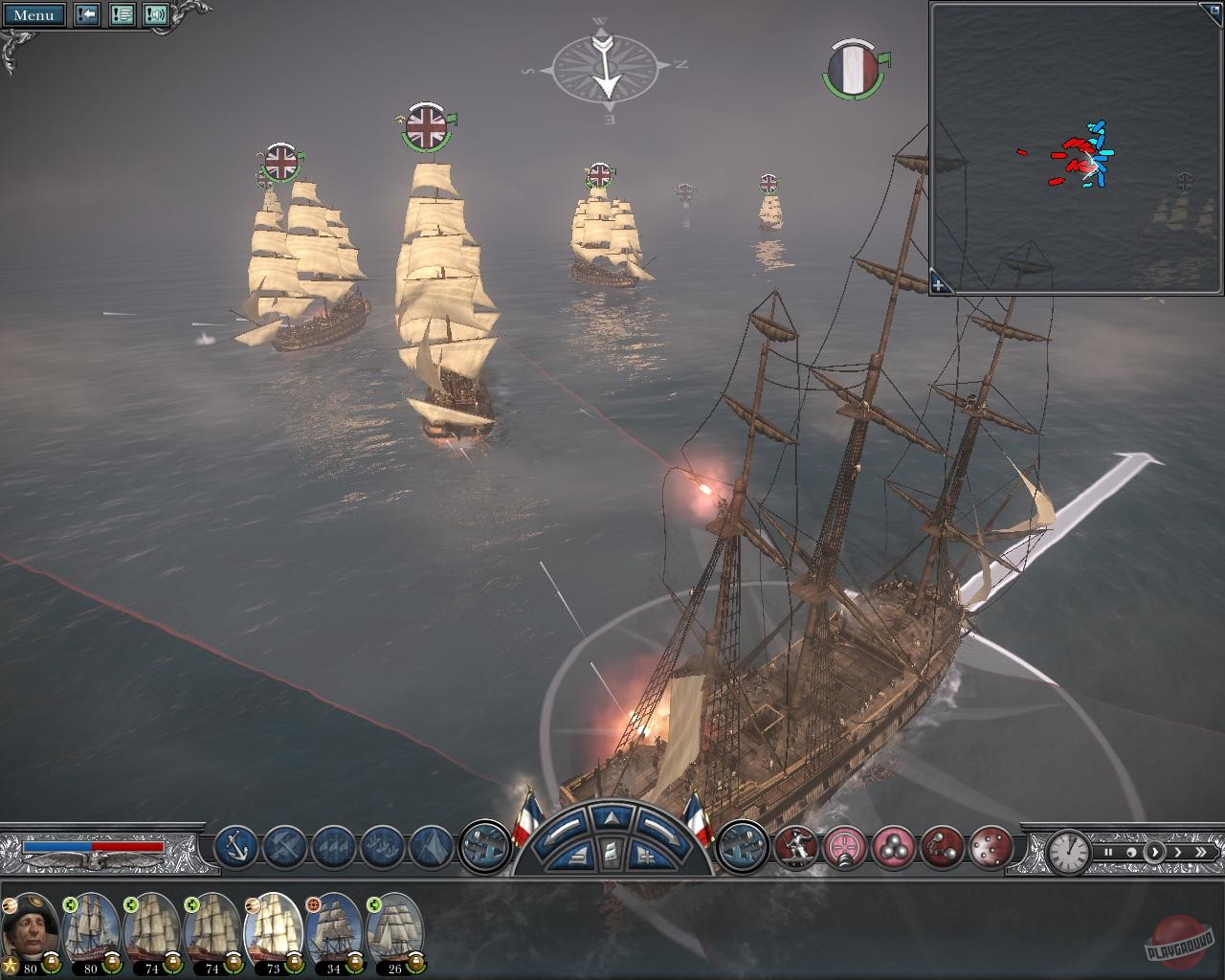Open the Menu button

pyautogui.click(x=34, y=14)
